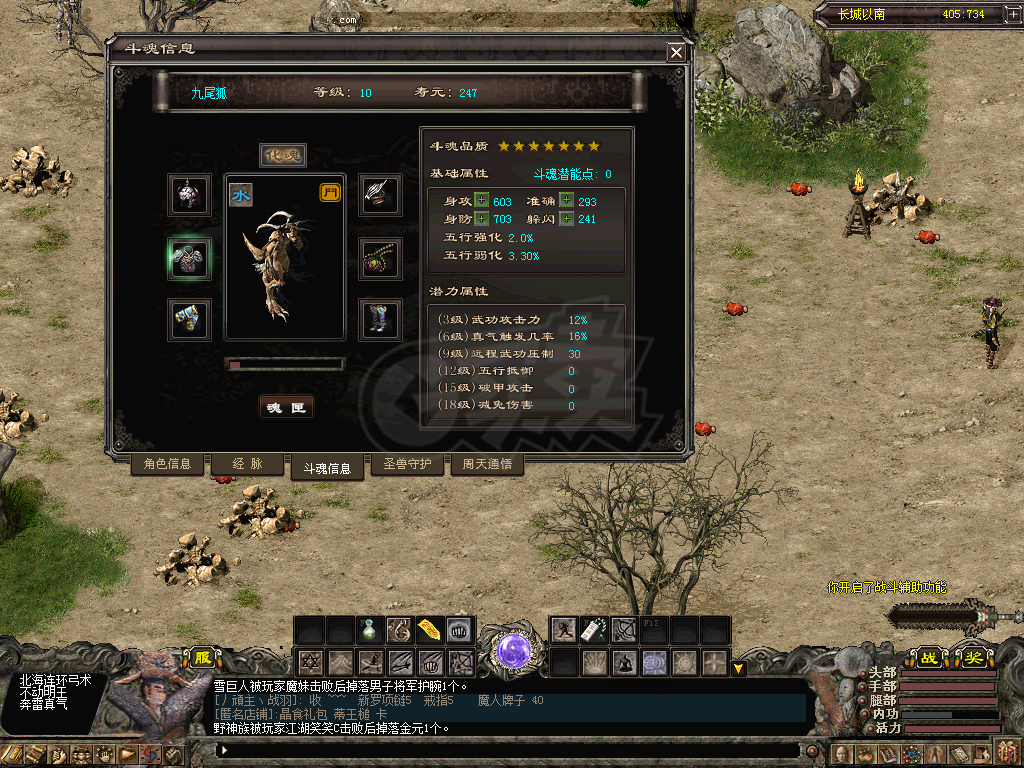Select the necklace equipment slot
1024x768 pixels.
(x=380, y=259)
